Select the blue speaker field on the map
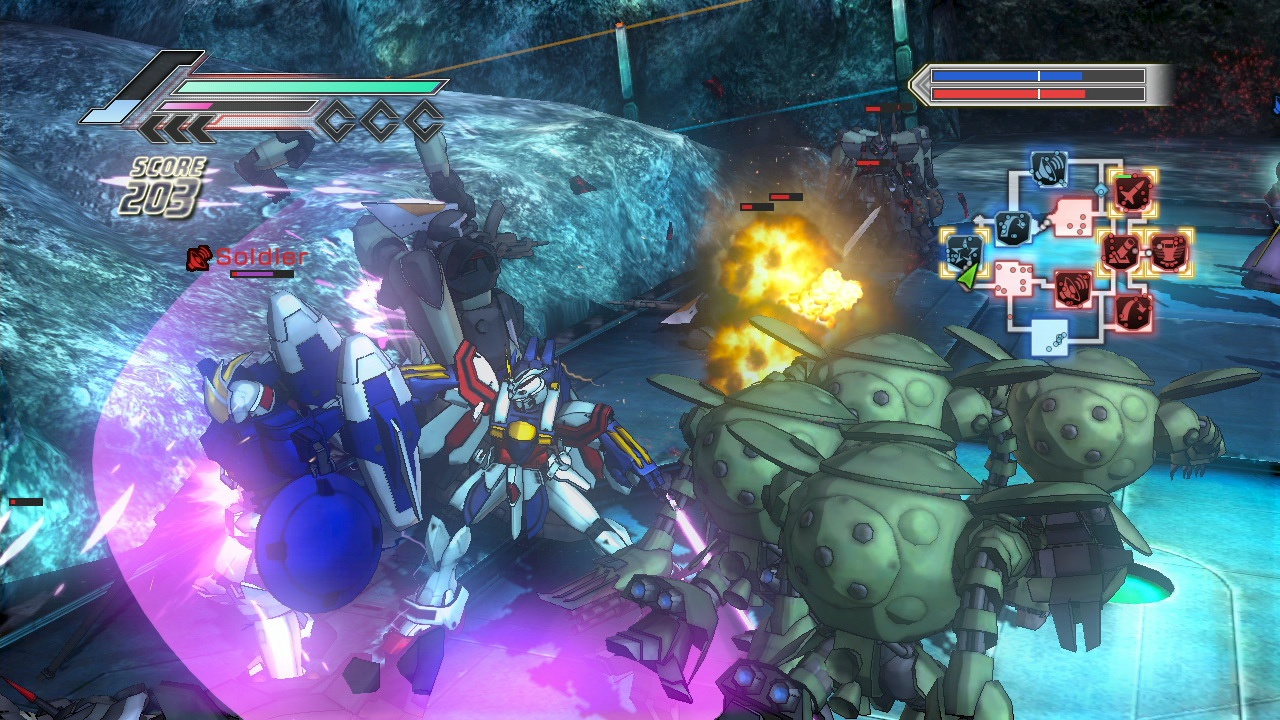The image size is (1280, 720). [1048, 169]
